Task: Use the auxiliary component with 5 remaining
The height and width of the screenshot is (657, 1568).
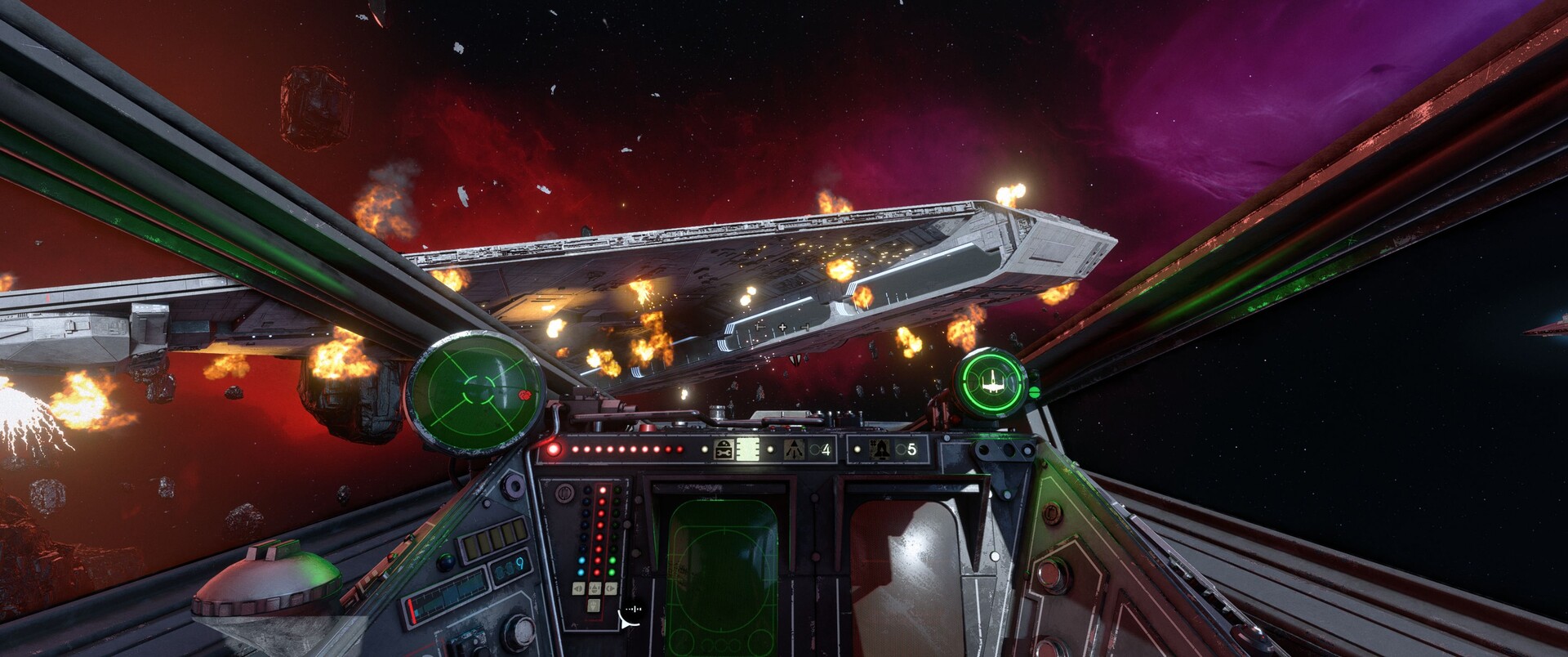Action: (881, 449)
